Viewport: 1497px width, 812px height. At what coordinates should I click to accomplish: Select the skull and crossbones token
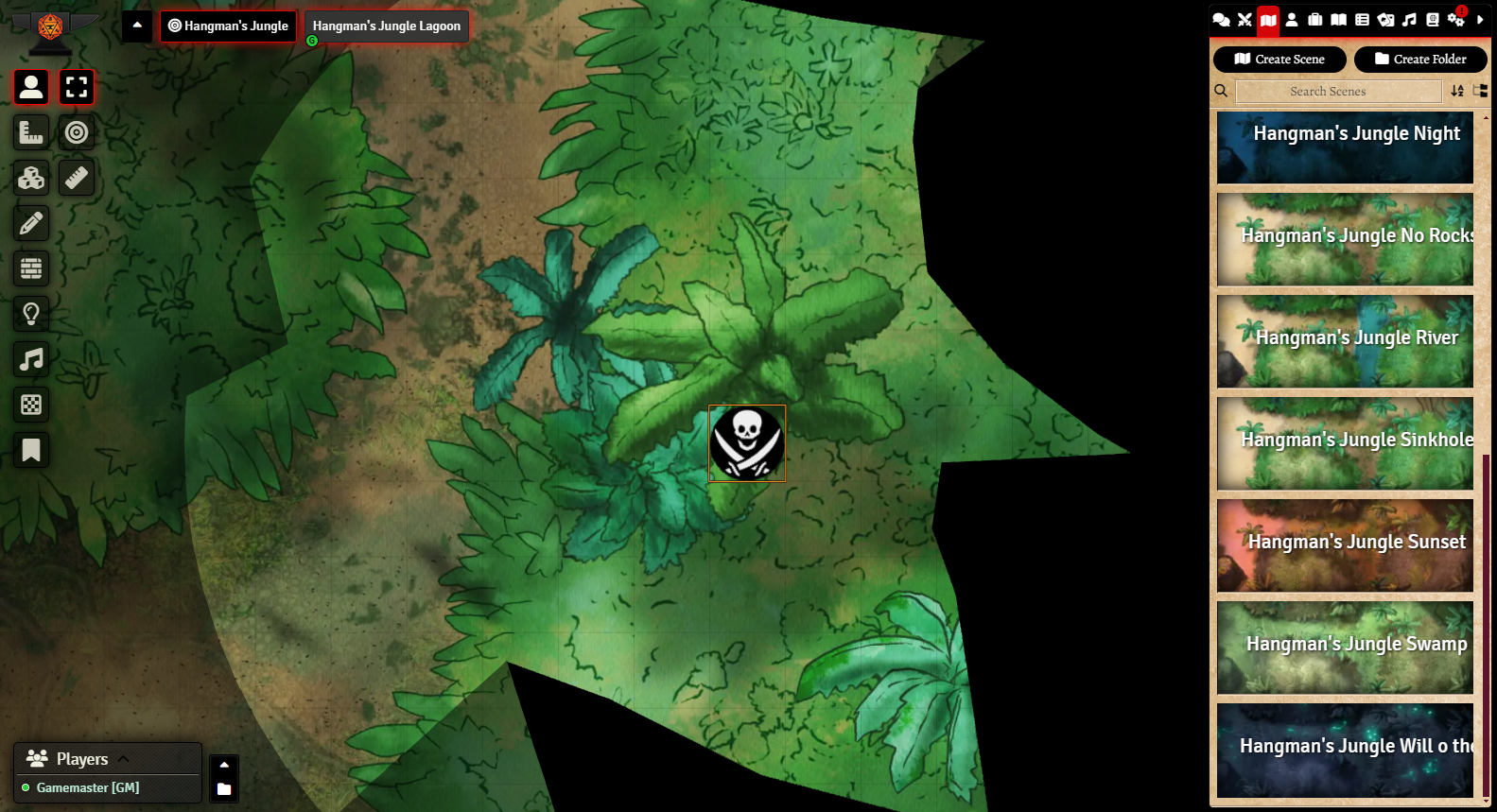pyautogui.click(x=747, y=443)
